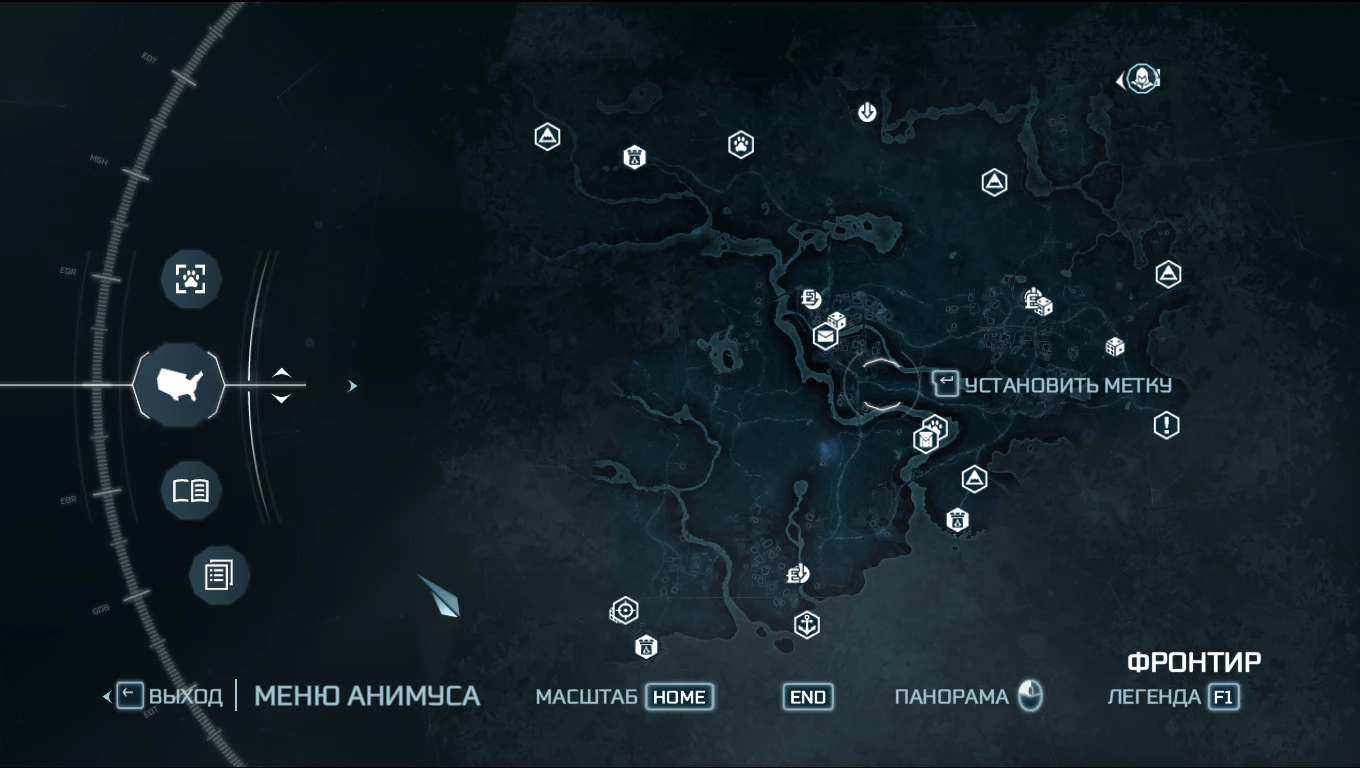Click the МАСШТАБ HOME zoom control
Screen dimensions: 1360x768
[681, 697]
